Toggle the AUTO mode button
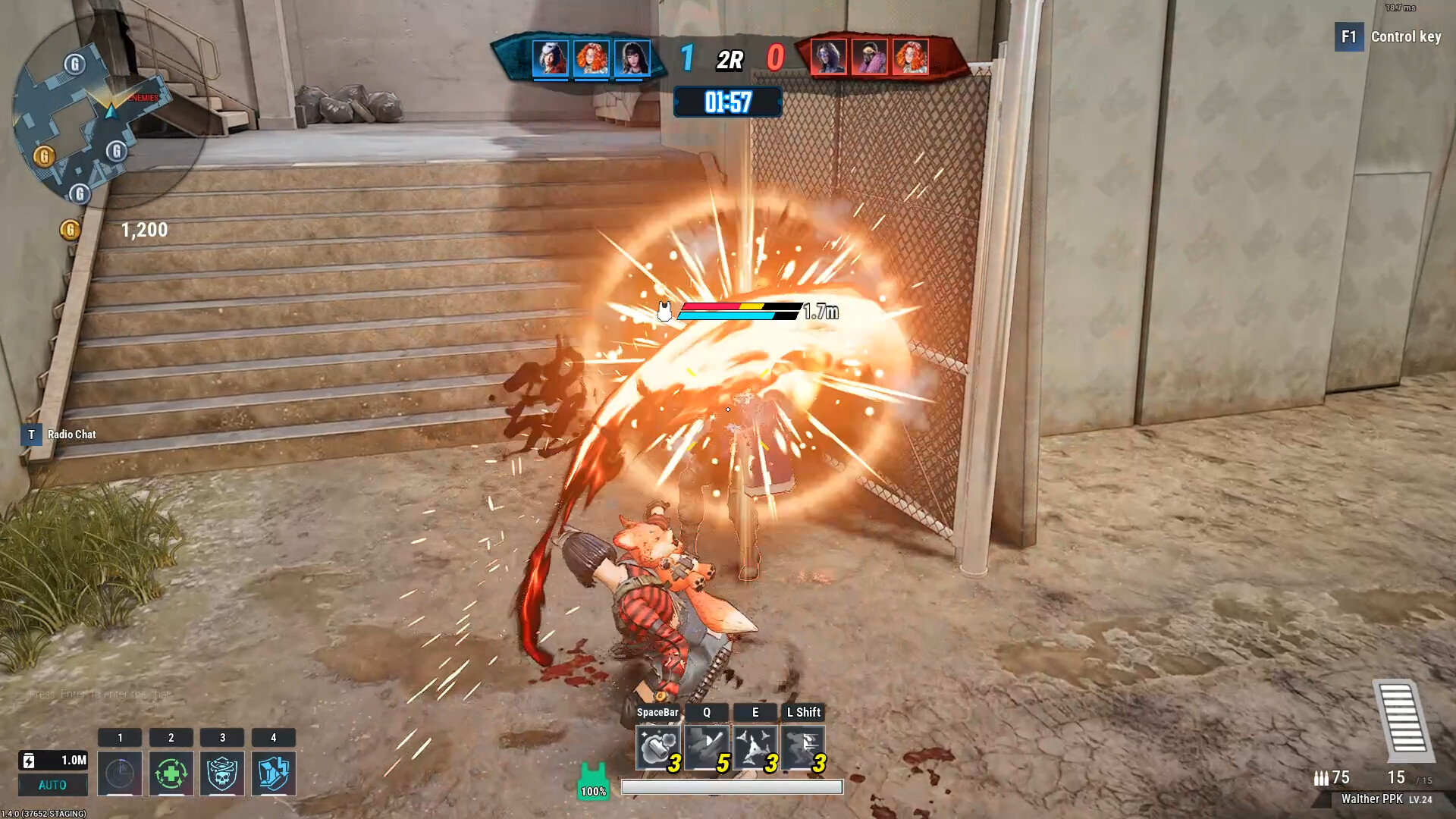Viewport: 1456px width, 819px height. (x=52, y=785)
